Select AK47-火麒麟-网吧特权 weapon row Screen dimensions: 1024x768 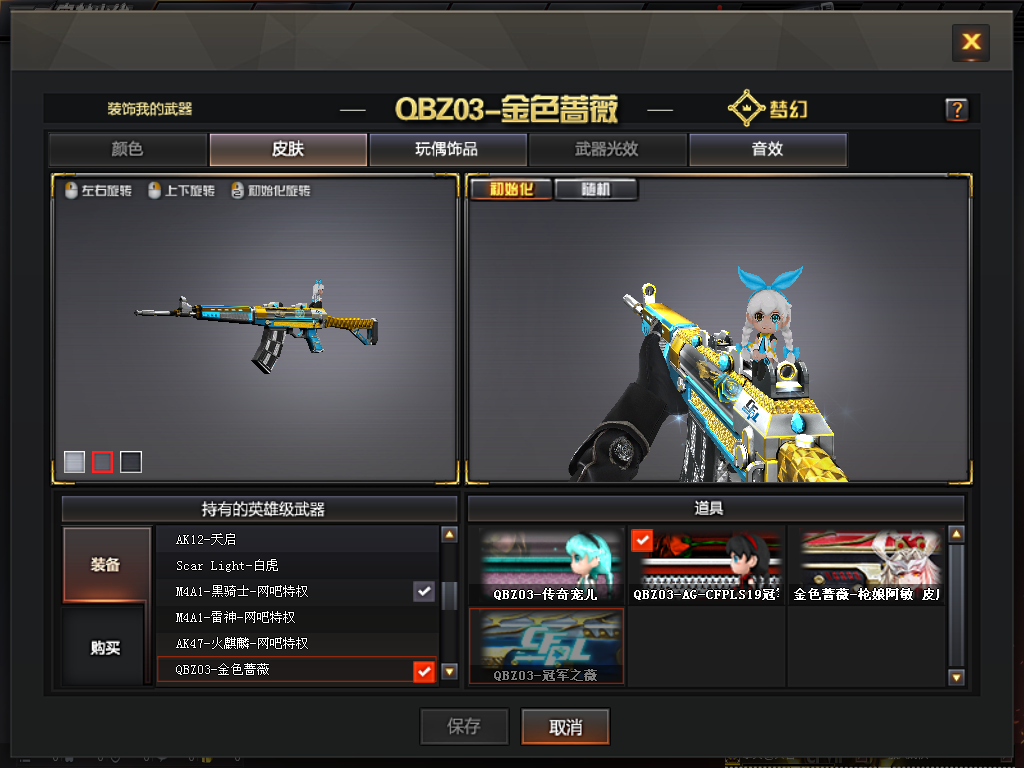coord(297,644)
